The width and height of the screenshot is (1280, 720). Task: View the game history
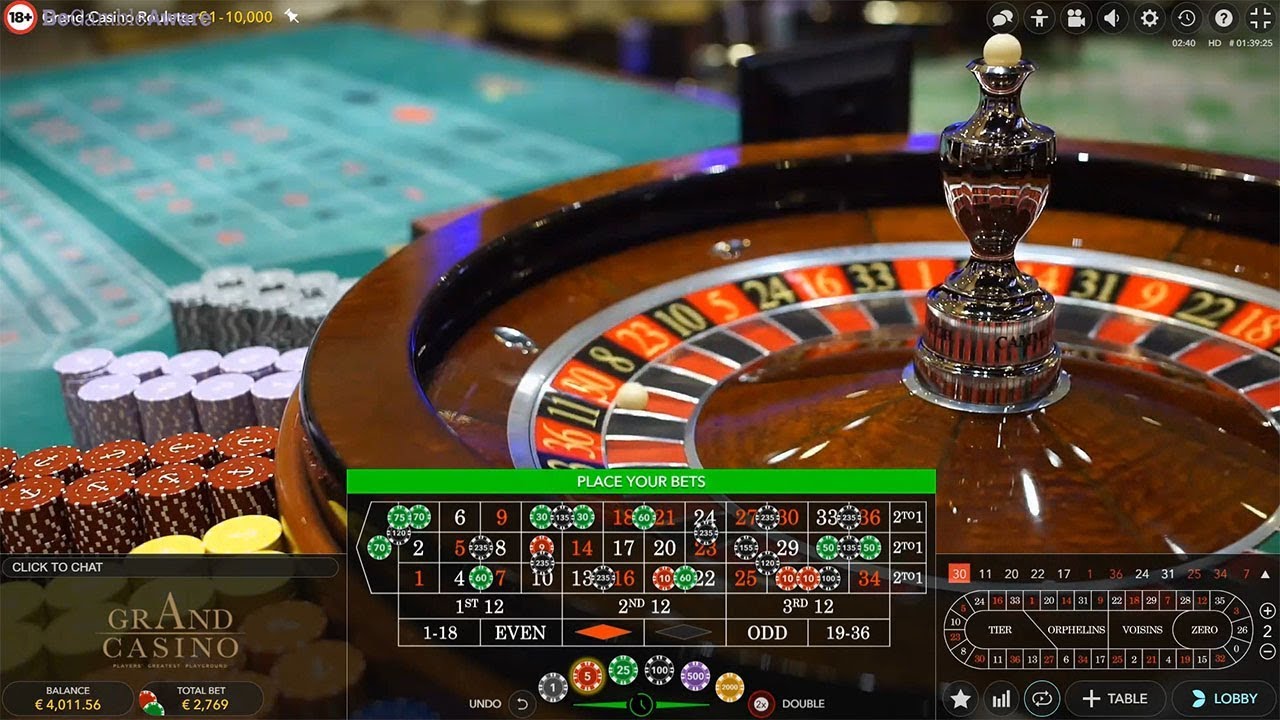click(1185, 18)
